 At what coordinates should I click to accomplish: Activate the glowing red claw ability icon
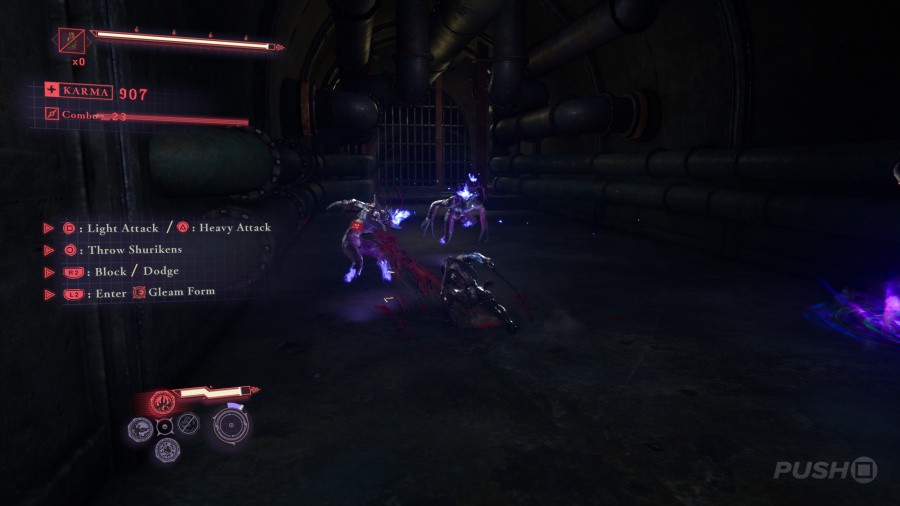pyautogui.click(x=163, y=402)
